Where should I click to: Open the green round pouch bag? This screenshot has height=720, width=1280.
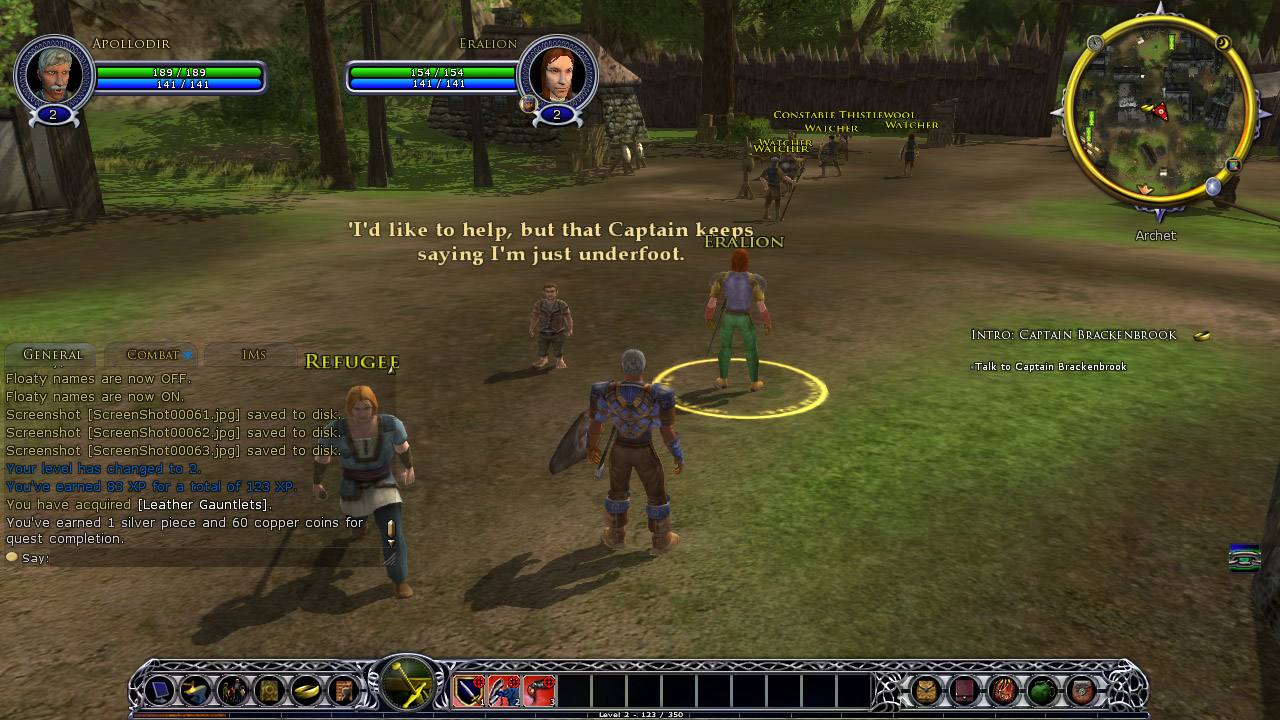click(1042, 691)
